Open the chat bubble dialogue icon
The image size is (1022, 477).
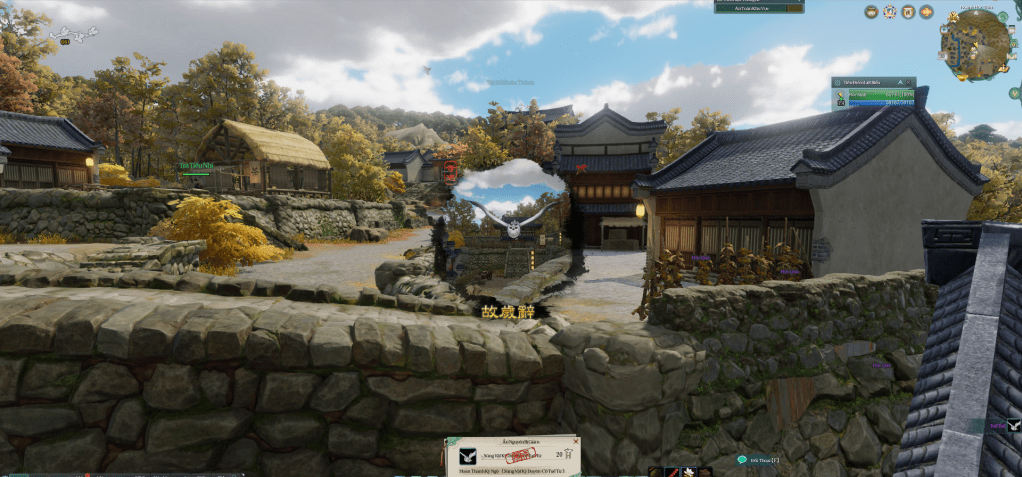point(742,460)
